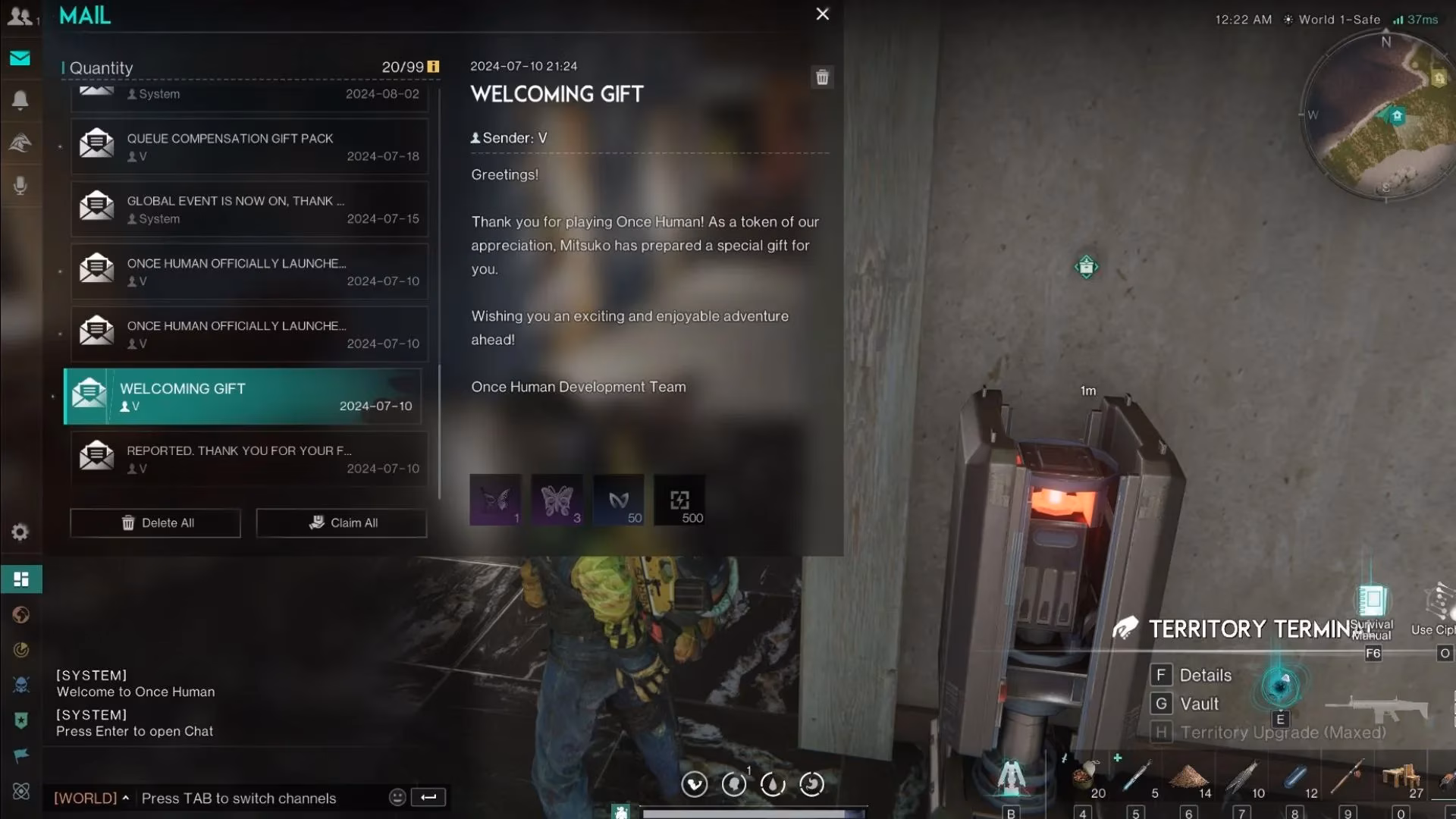Select the 500 currency reward item
This screenshot has height=819, width=1456.
pos(679,500)
